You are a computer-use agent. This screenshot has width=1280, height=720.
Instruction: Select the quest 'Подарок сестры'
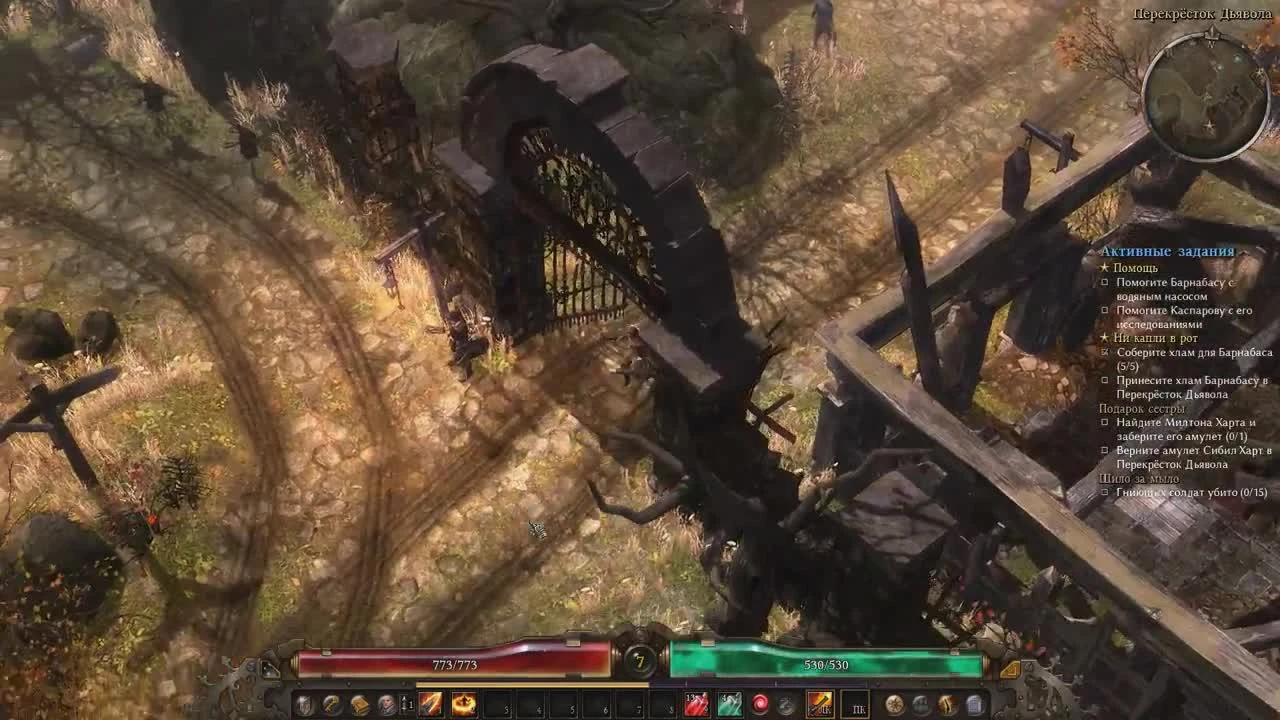1140,409
